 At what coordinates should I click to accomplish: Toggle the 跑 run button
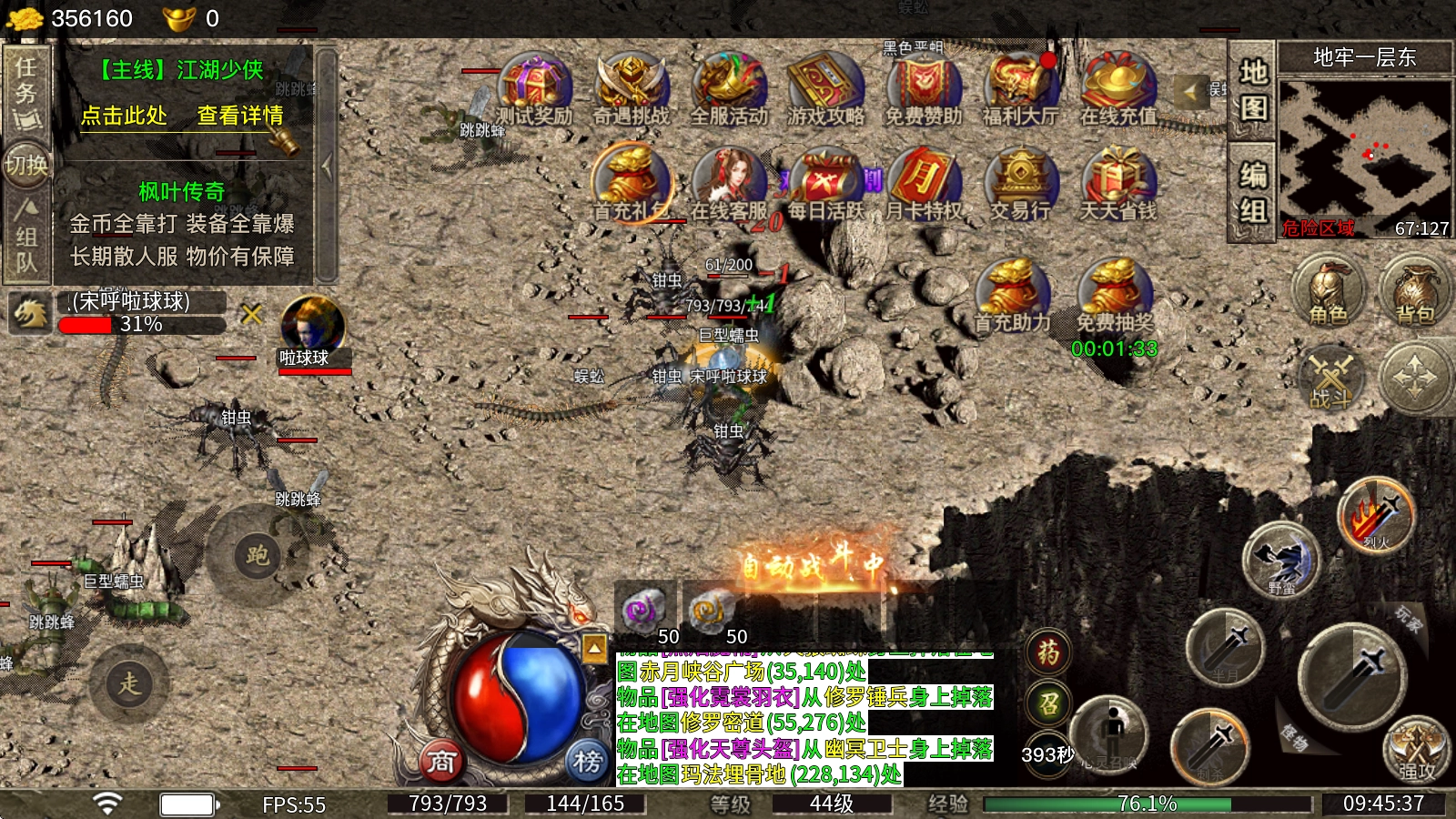pos(257,554)
